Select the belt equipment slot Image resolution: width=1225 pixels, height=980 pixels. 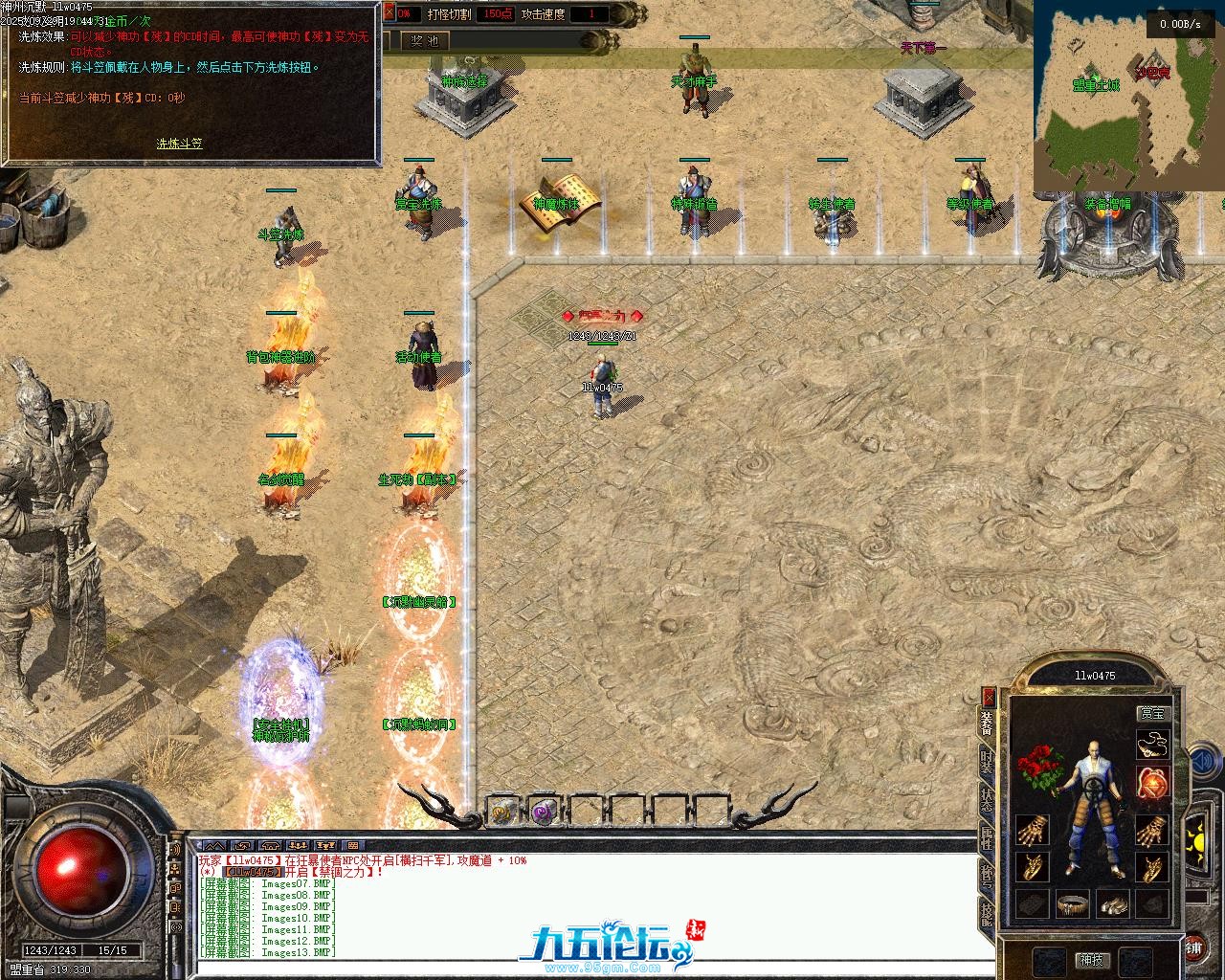click(x=1073, y=903)
